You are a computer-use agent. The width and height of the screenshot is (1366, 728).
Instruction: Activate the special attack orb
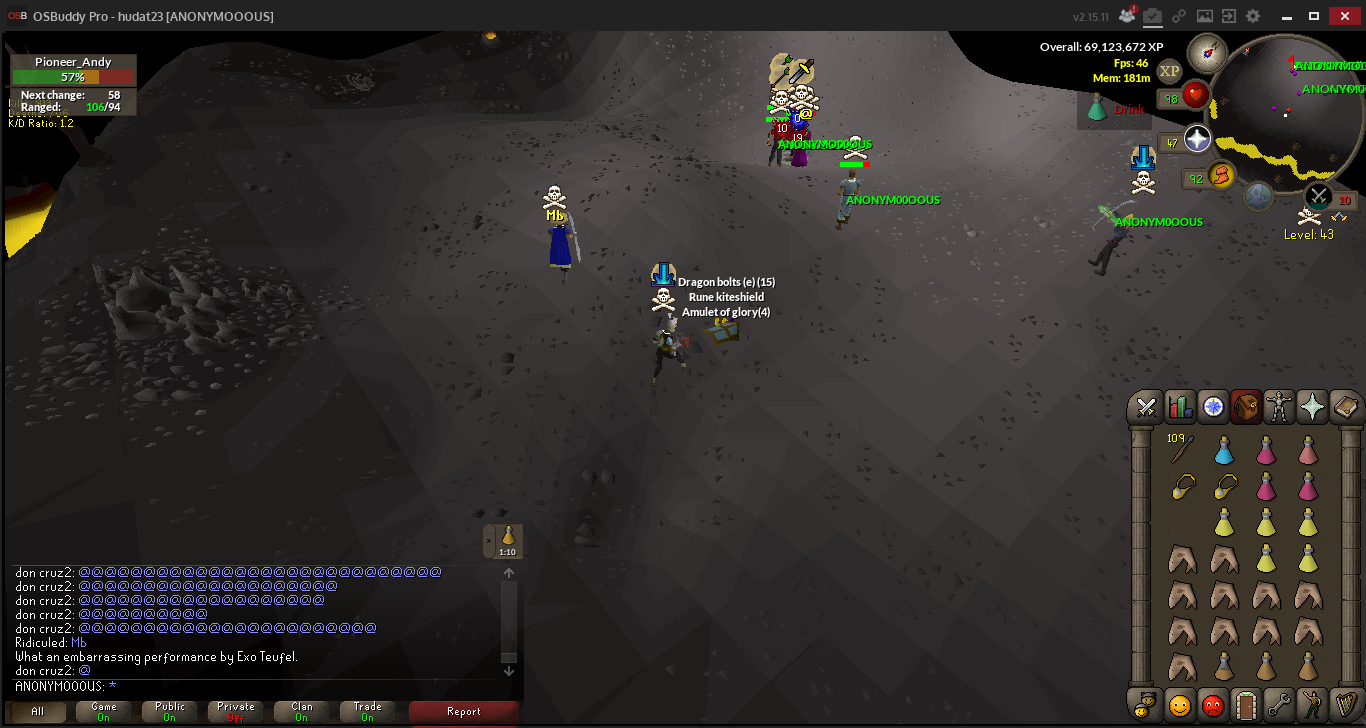pos(1319,196)
